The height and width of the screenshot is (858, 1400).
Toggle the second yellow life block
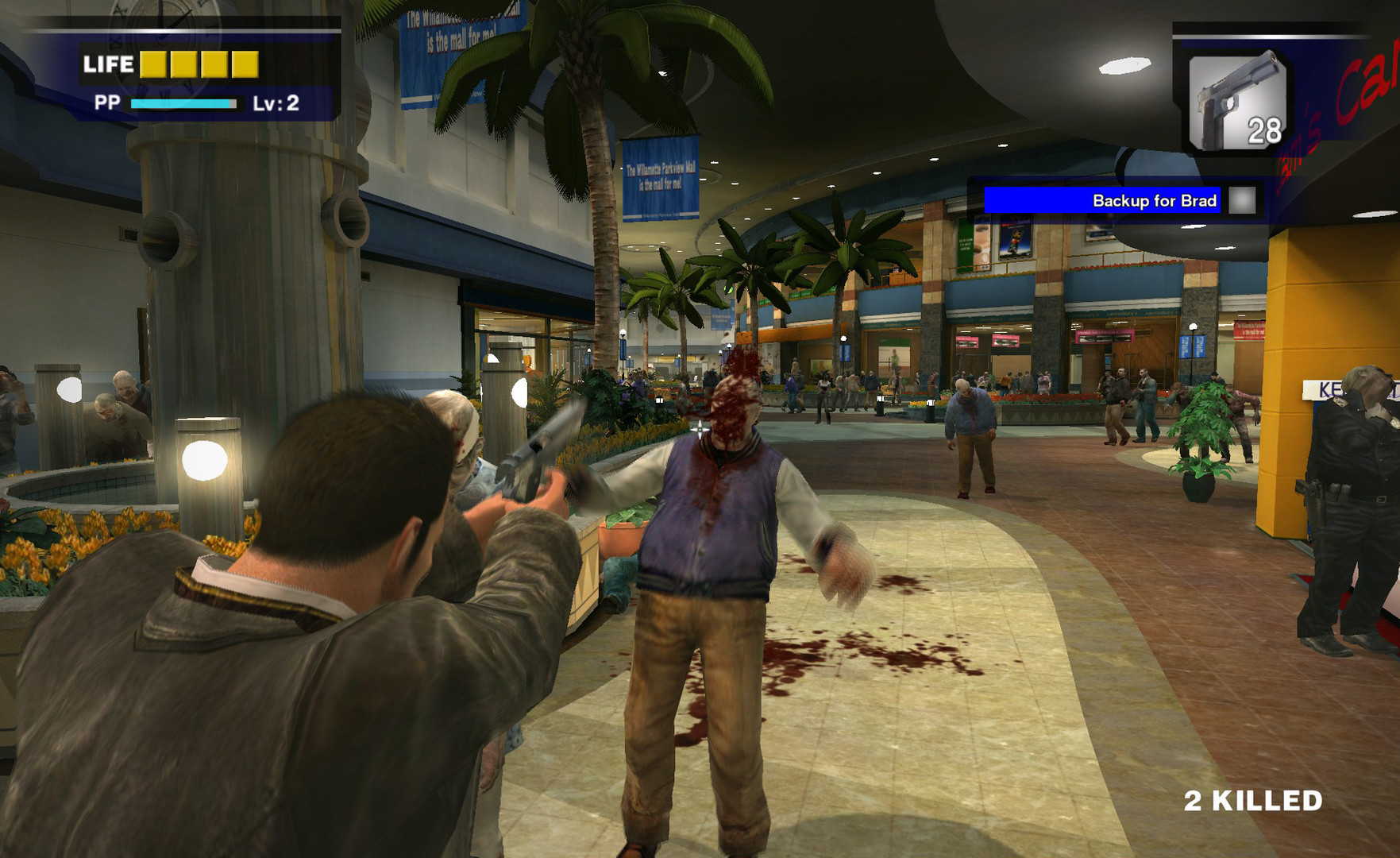tap(183, 64)
